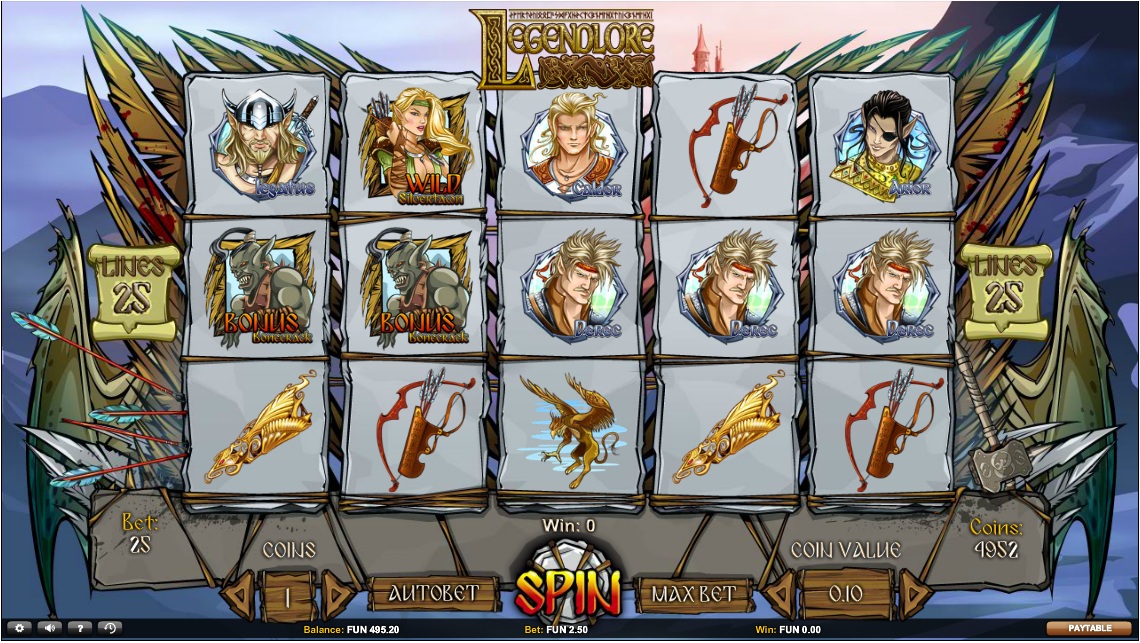Lower the coin value
This screenshot has width=1140, height=643.
coord(781,596)
